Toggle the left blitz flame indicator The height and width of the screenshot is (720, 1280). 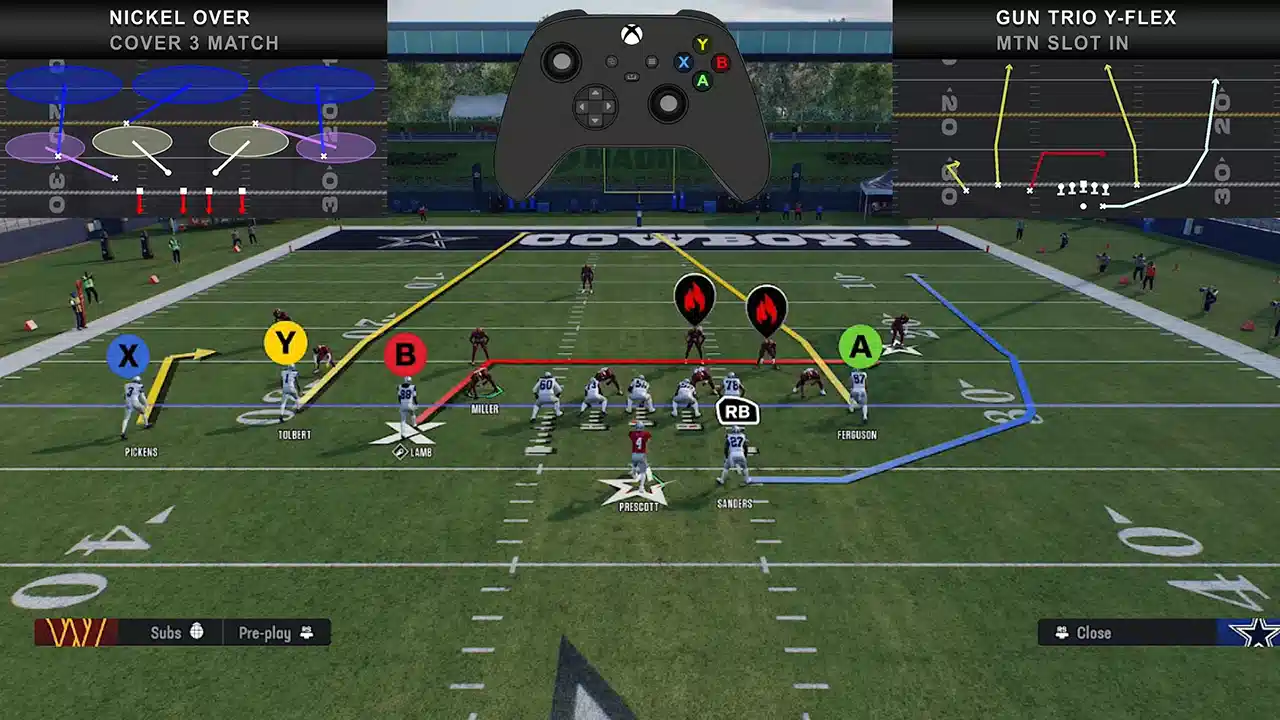694,299
